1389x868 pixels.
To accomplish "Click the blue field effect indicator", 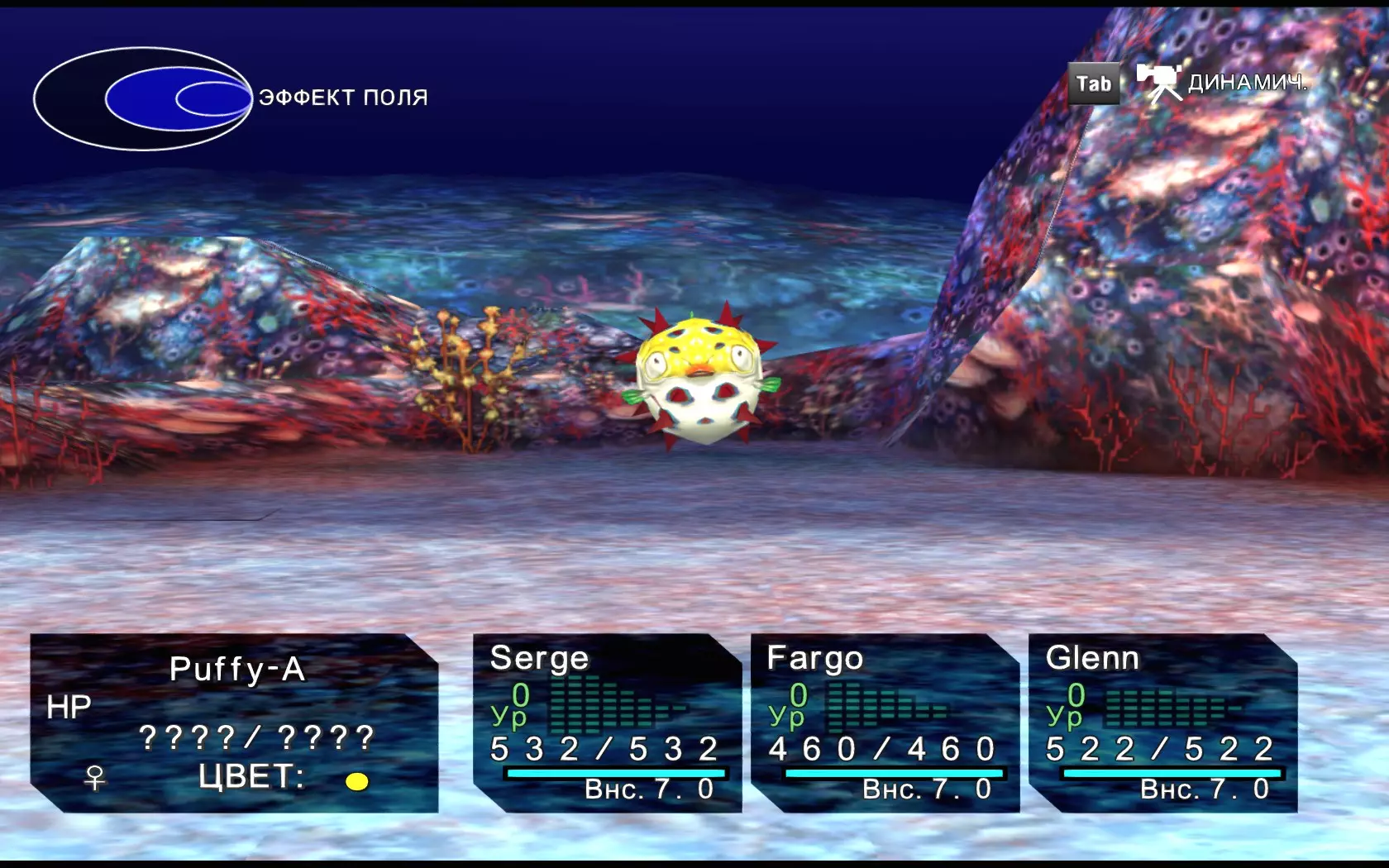I will (142, 99).
